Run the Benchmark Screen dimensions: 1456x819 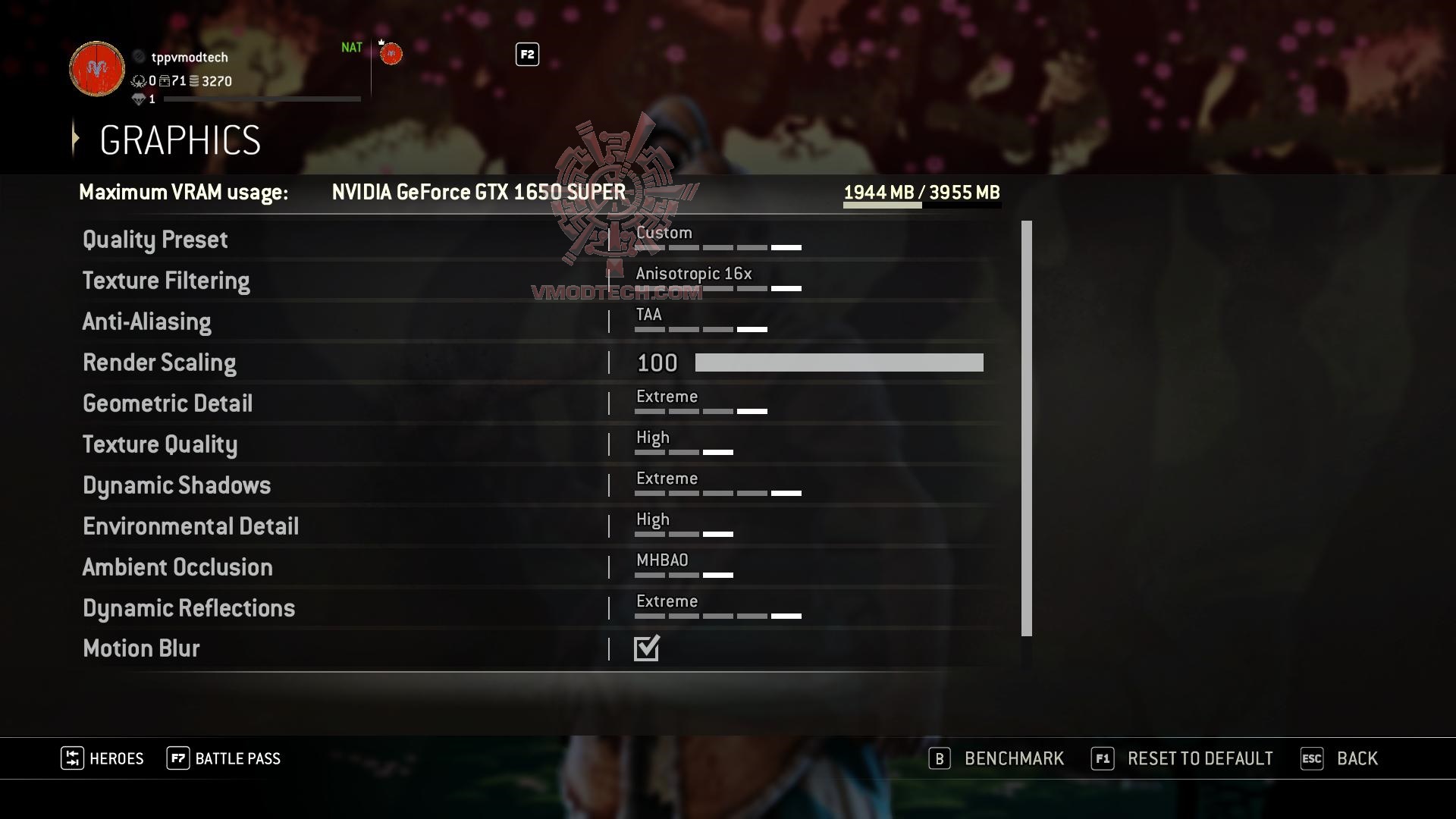[1013, 758]
